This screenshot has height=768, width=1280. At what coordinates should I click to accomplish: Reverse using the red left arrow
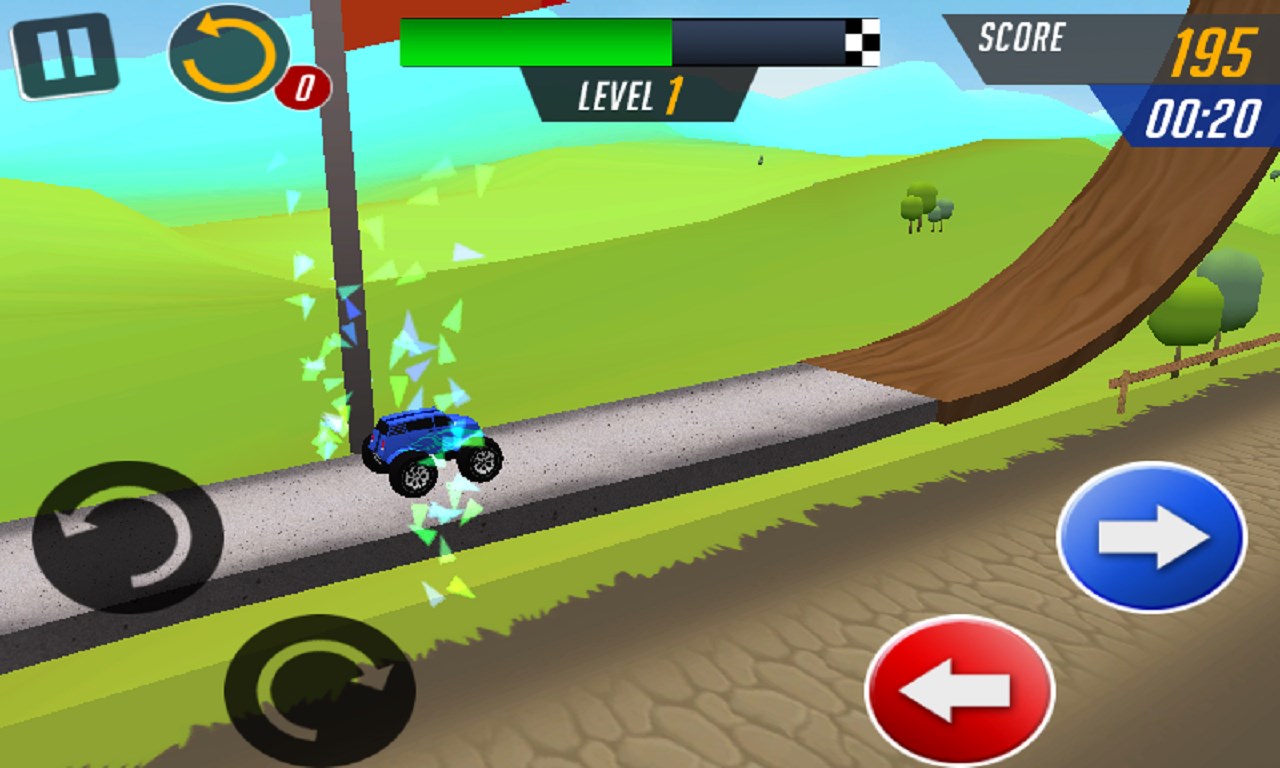click(x=959, y=690)
